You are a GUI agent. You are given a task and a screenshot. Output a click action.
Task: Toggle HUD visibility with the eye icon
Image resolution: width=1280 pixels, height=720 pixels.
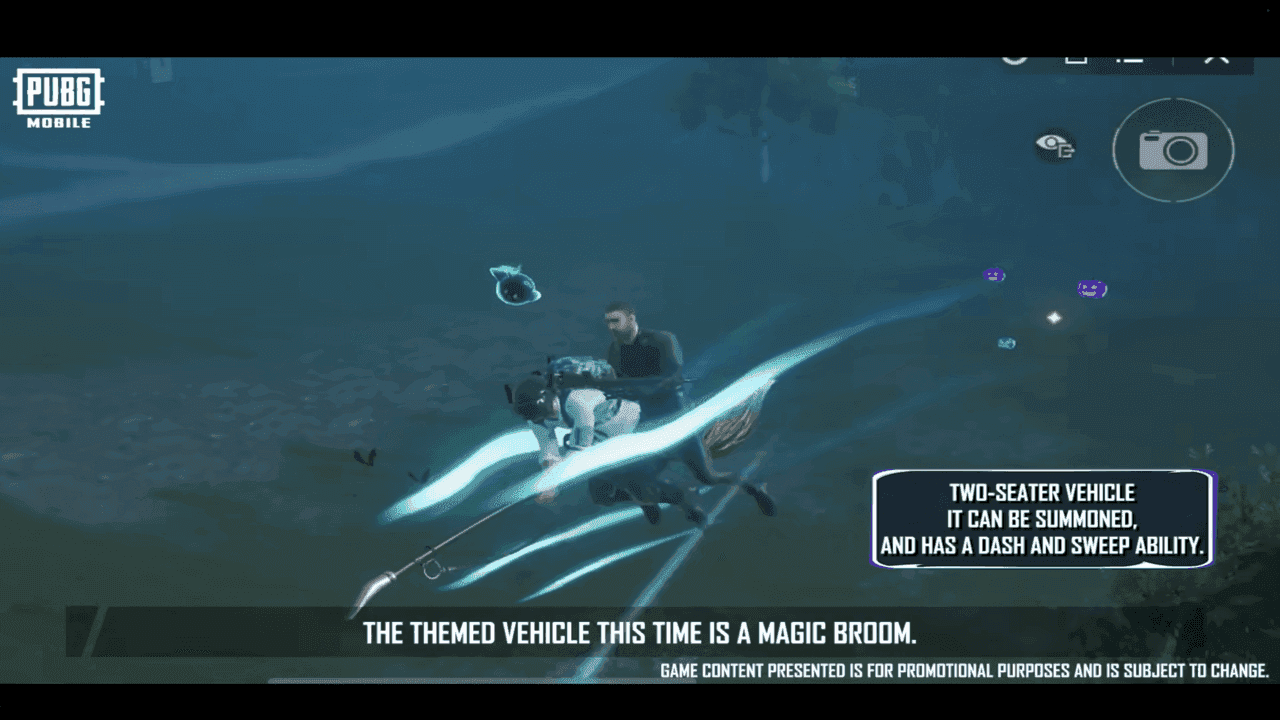coord(1053,147)
